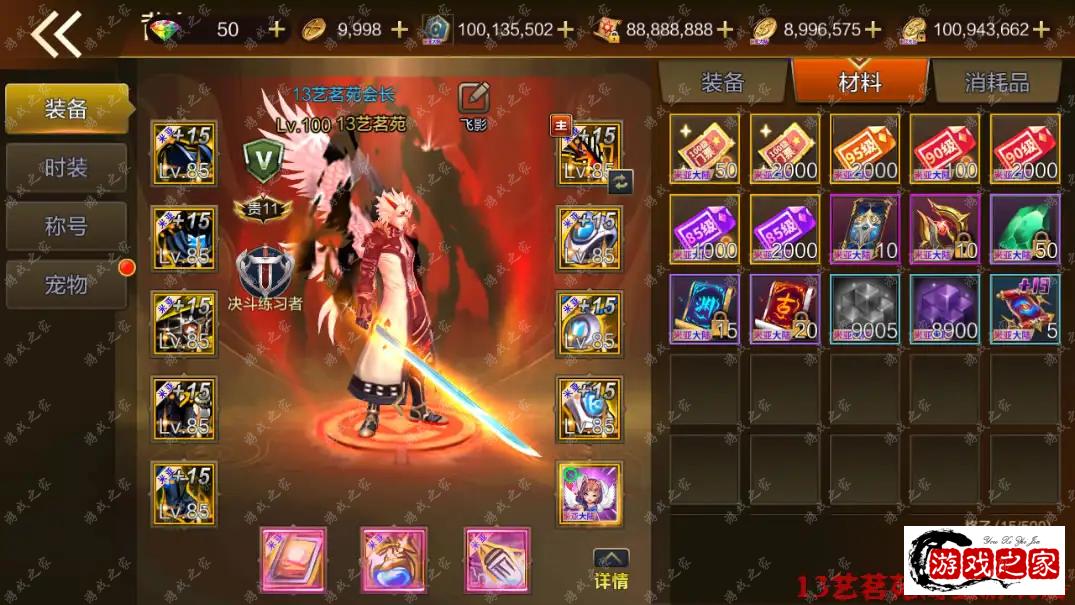Expand the 详情 details panel

point(611,570)
